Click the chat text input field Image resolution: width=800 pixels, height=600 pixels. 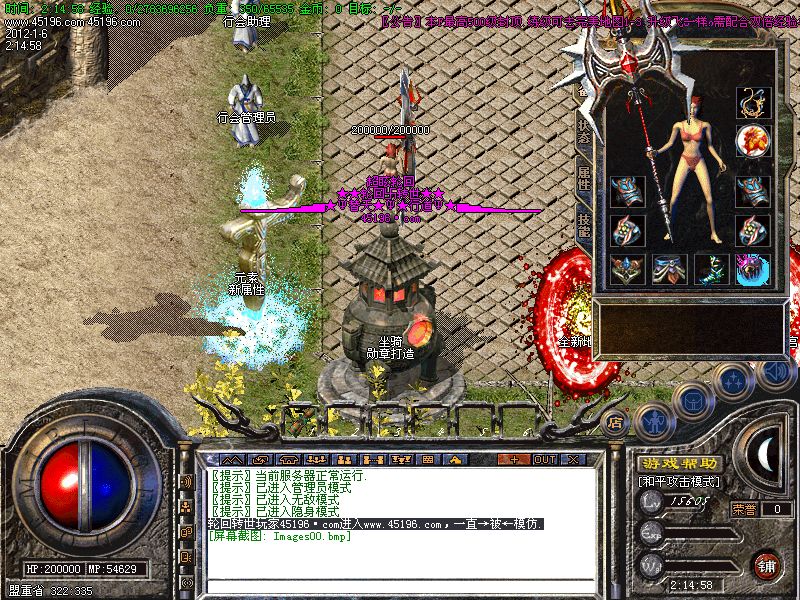tap(400, 584)
